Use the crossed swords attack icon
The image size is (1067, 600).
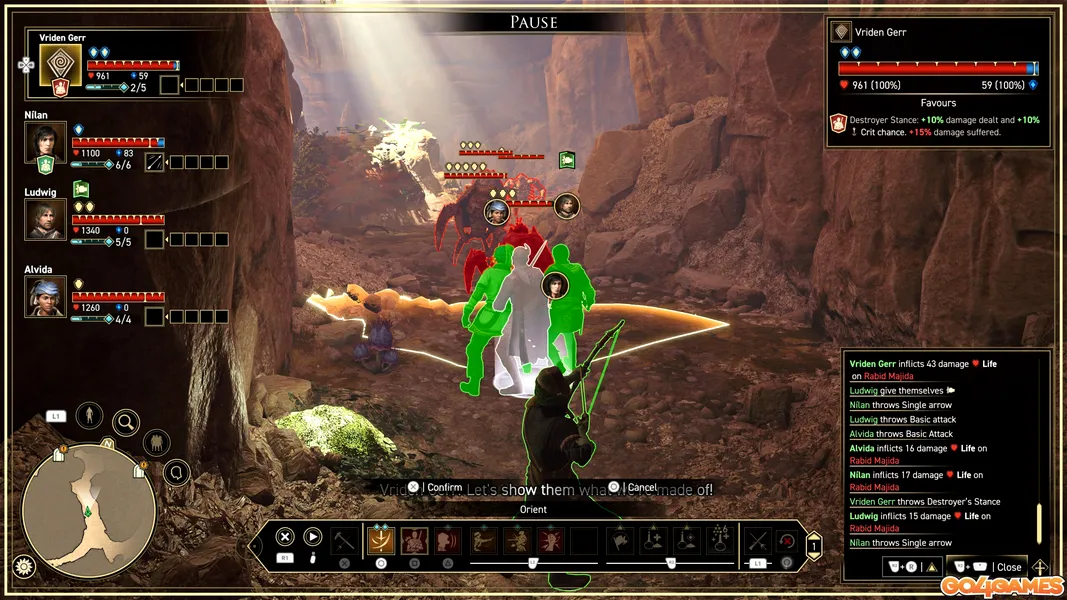click(x=758, y=541)
